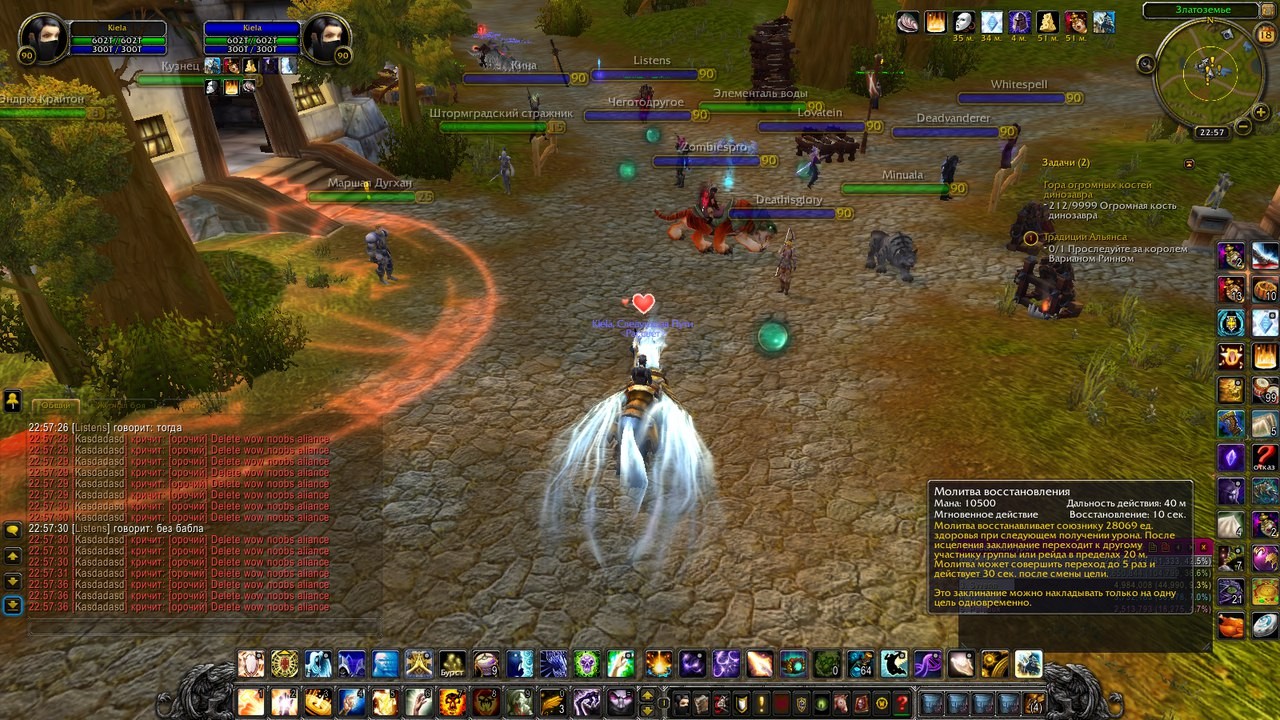
Task: Open the social friends button above chat
Action: [12, 401]
